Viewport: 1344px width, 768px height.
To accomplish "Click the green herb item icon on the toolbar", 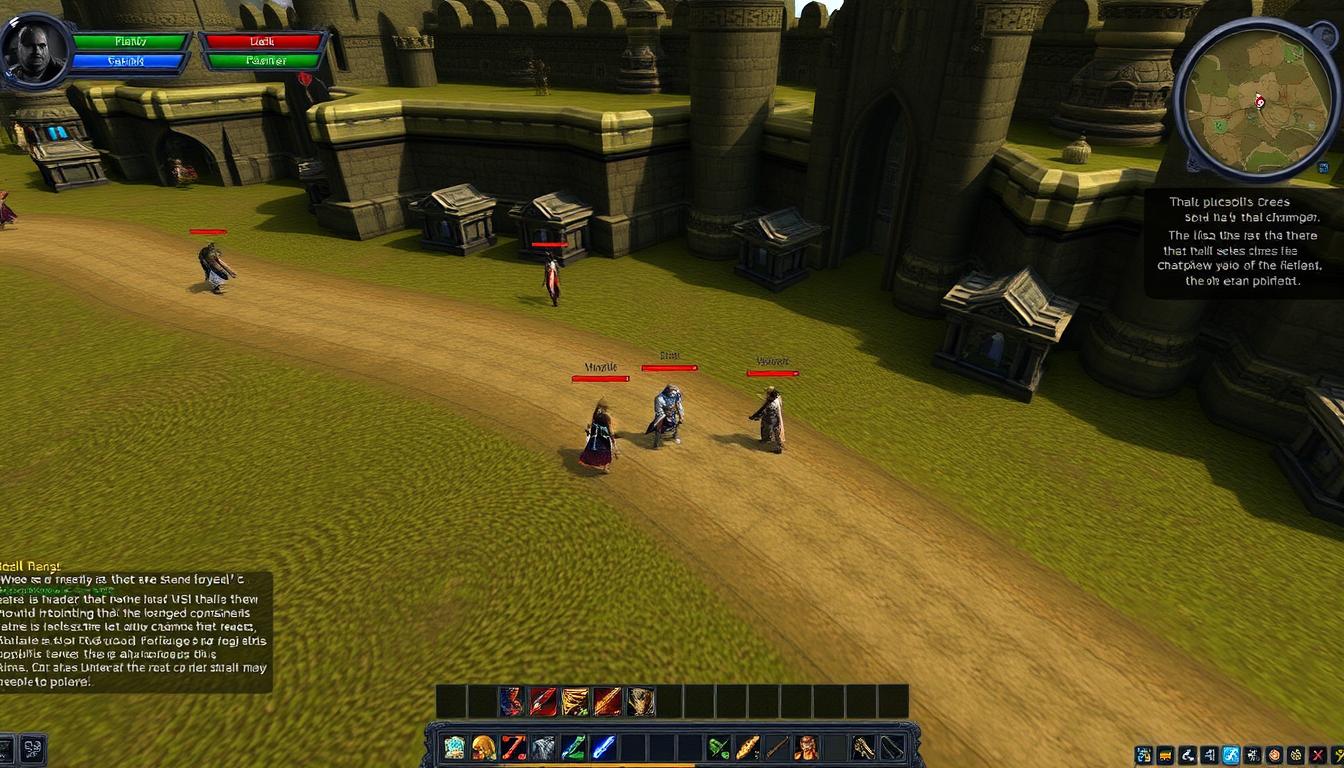I will pos(718,747).
